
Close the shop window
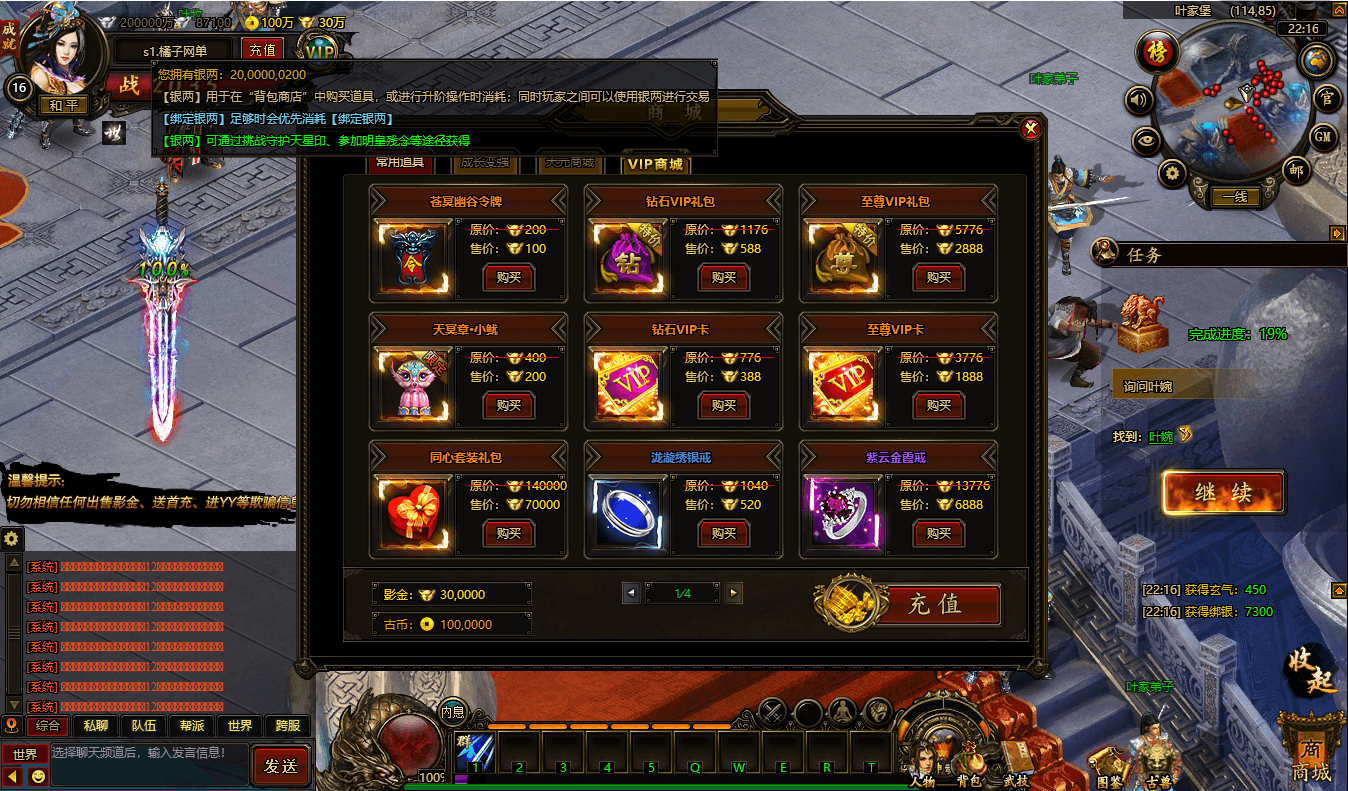1030,129
